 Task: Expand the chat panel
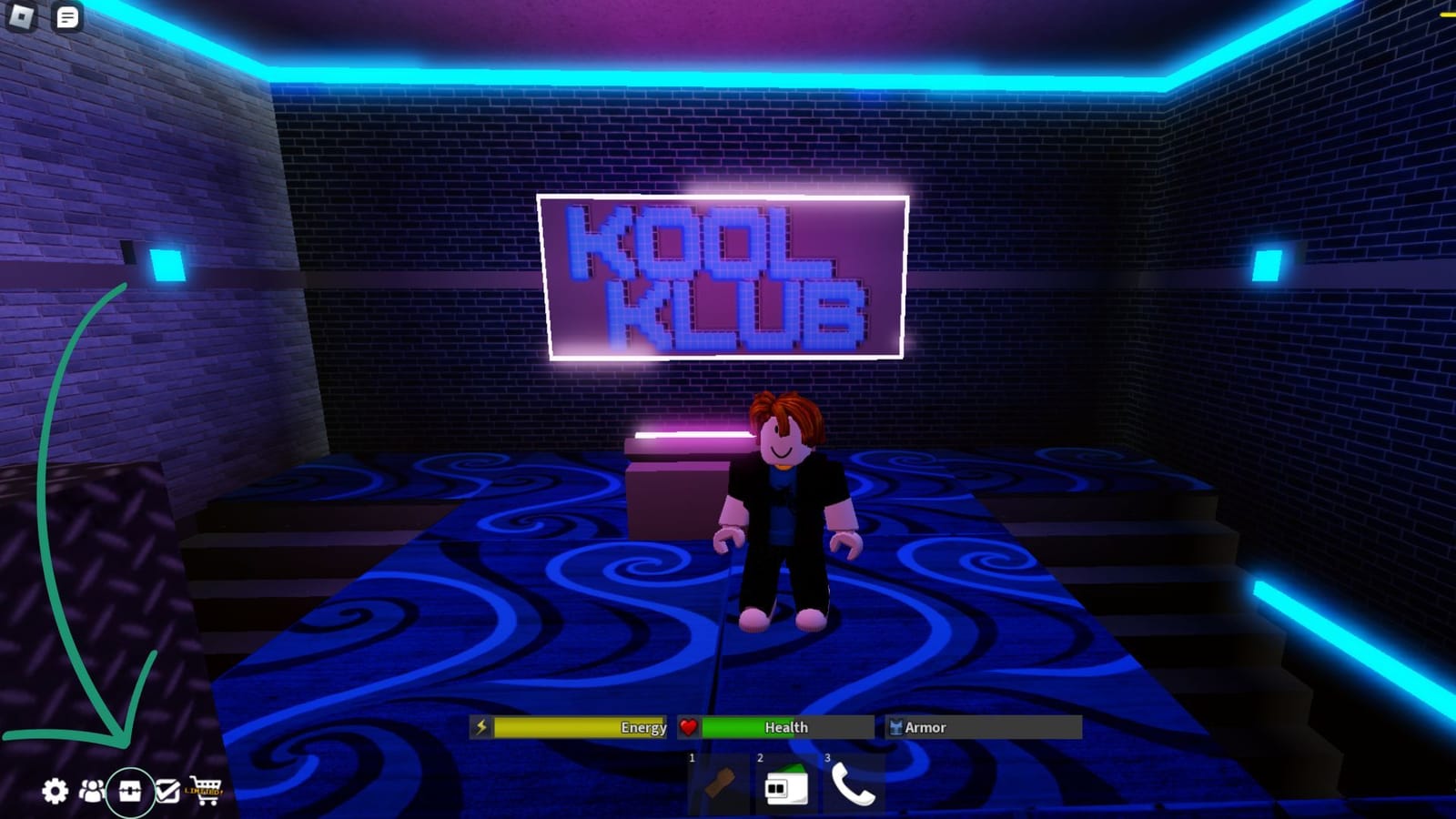66,18
